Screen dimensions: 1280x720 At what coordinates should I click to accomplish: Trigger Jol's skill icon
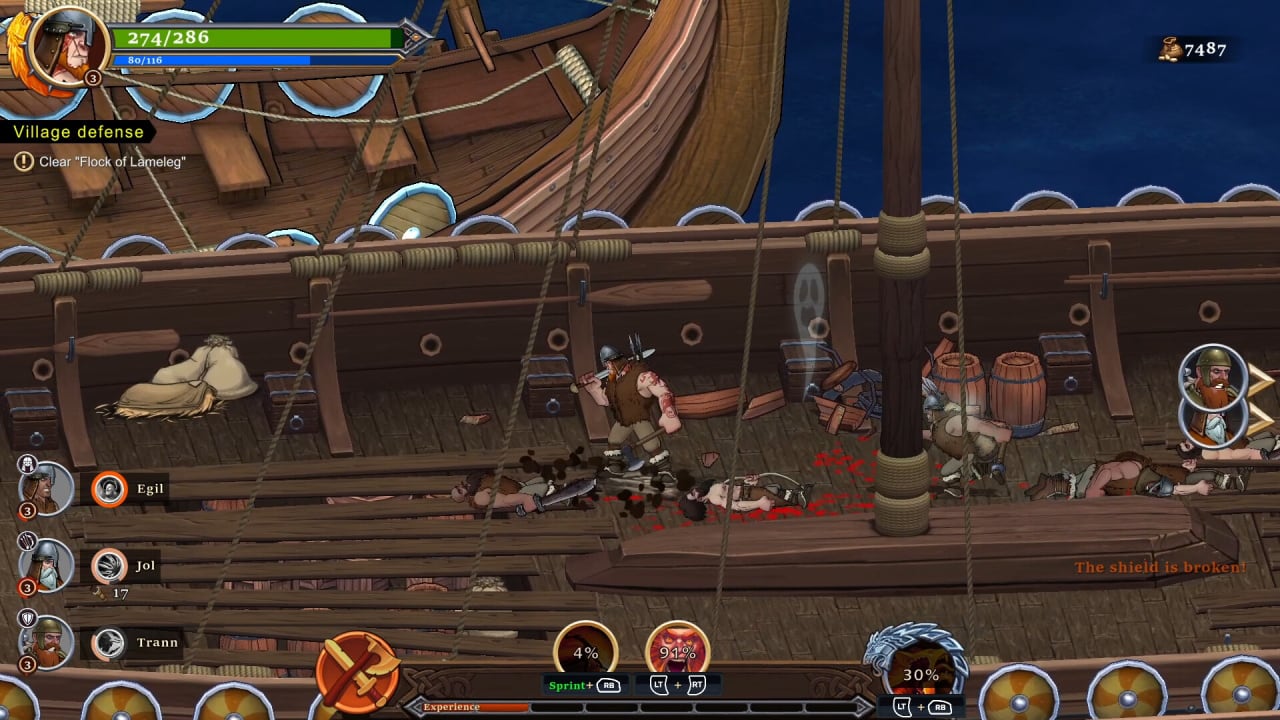109,567
